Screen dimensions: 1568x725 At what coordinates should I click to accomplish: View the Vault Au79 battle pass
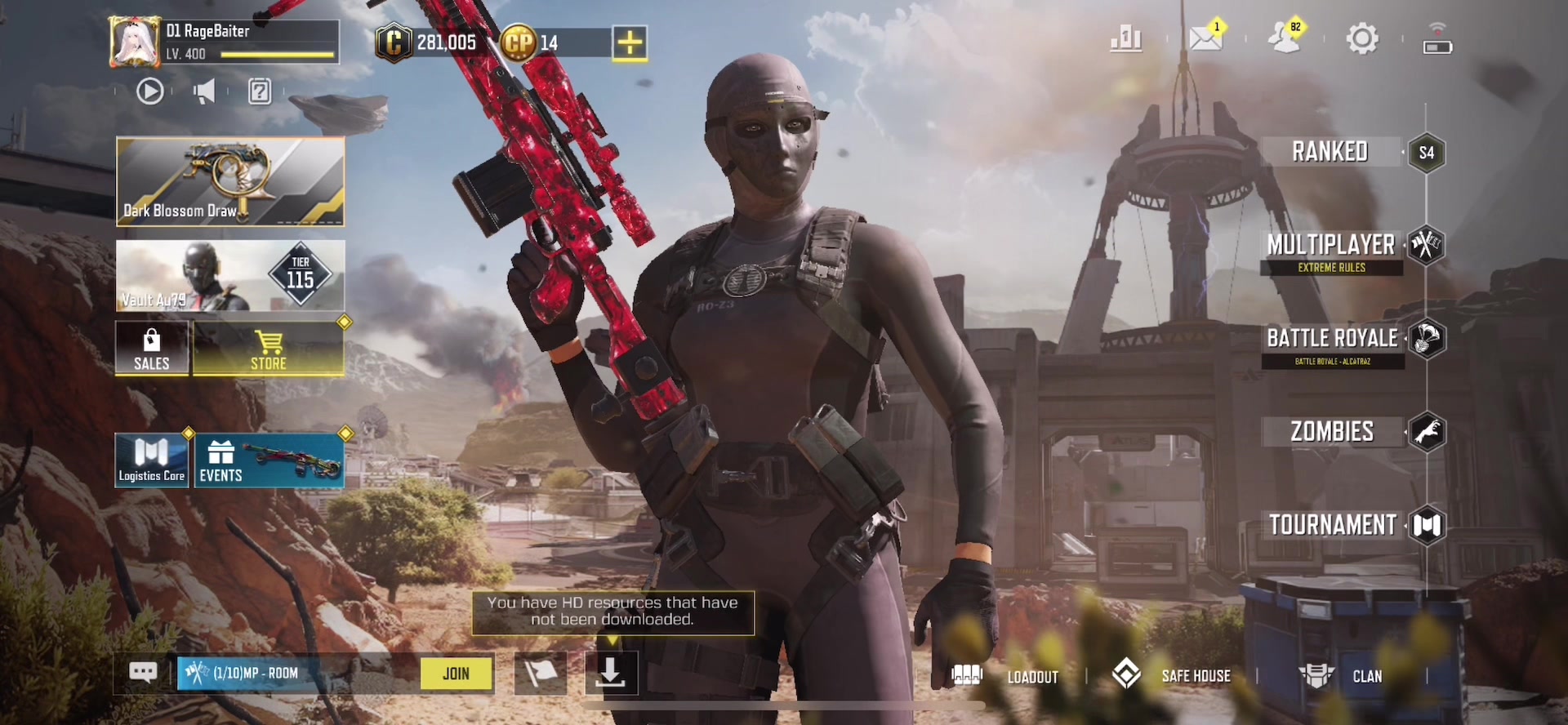coord(230,275)
